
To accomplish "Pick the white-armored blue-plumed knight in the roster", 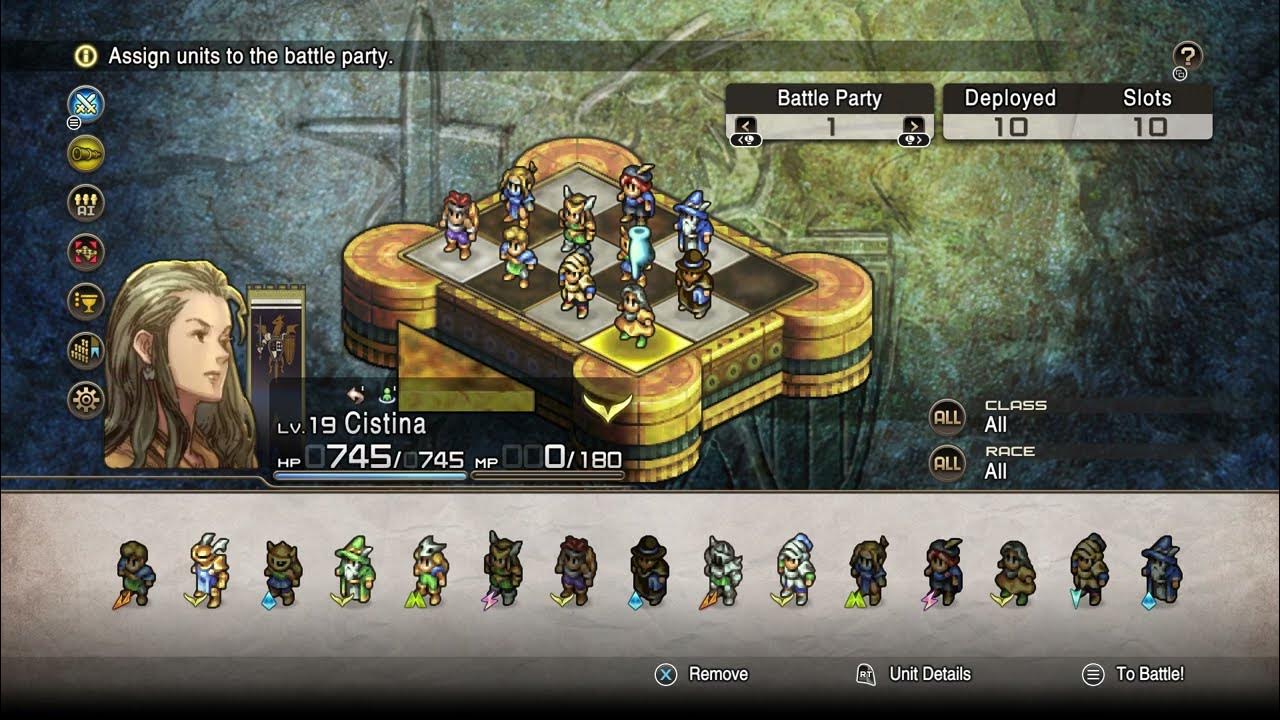I will pyautogui.click(x=794, y=571).
